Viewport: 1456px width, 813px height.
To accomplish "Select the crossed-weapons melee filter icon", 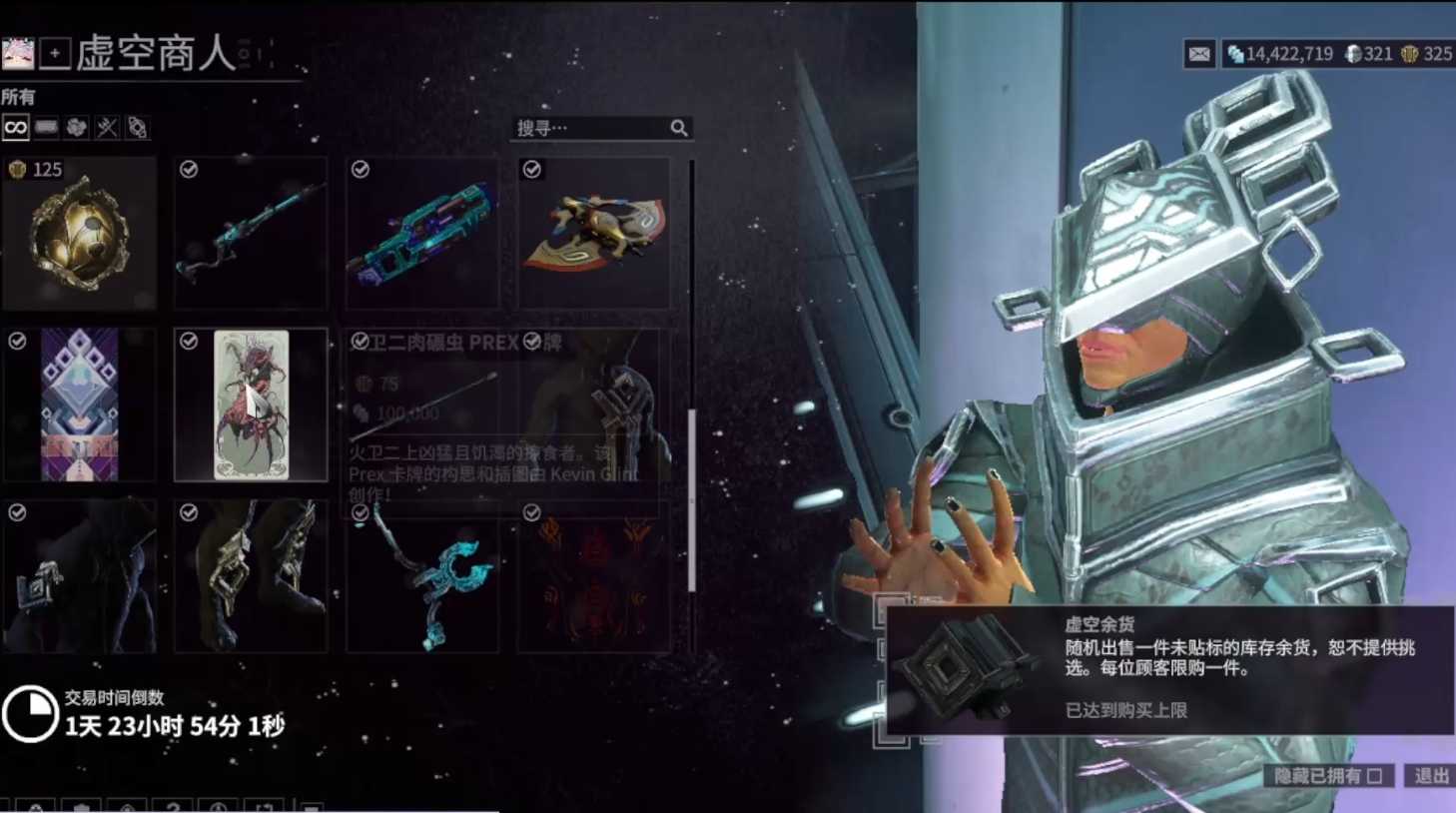I will (108, 128).
